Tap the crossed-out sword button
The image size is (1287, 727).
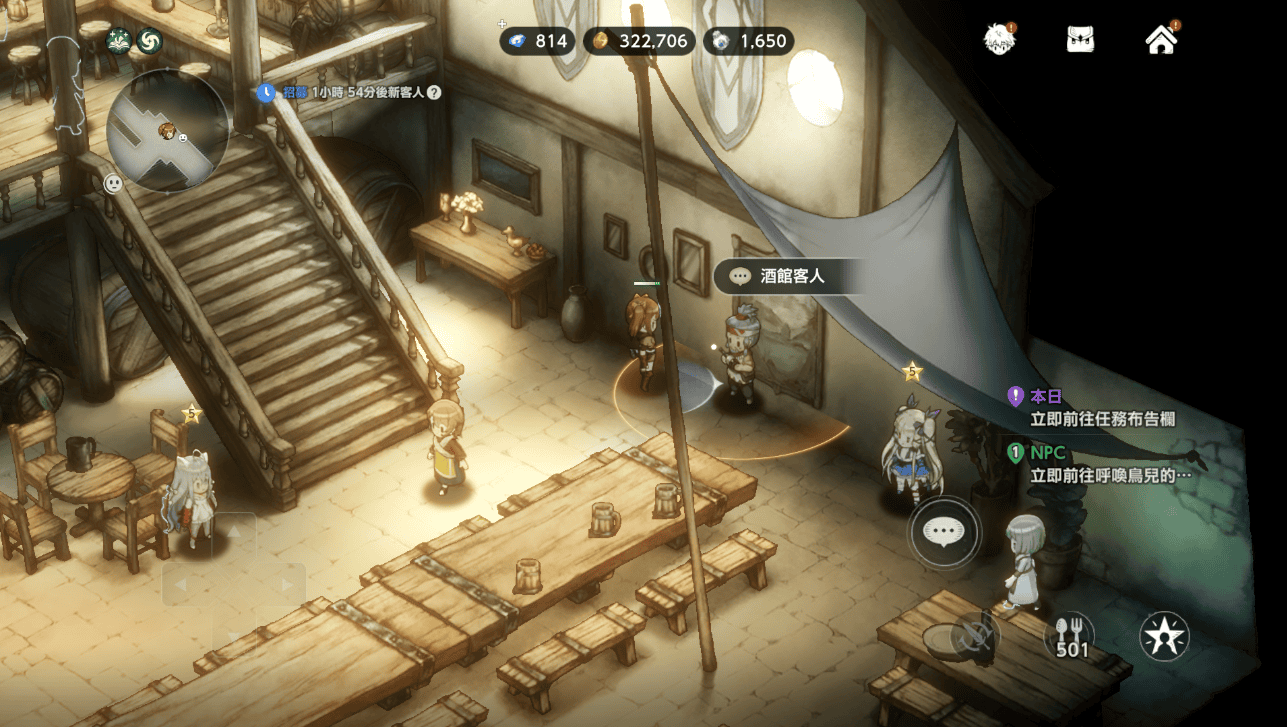976,636
